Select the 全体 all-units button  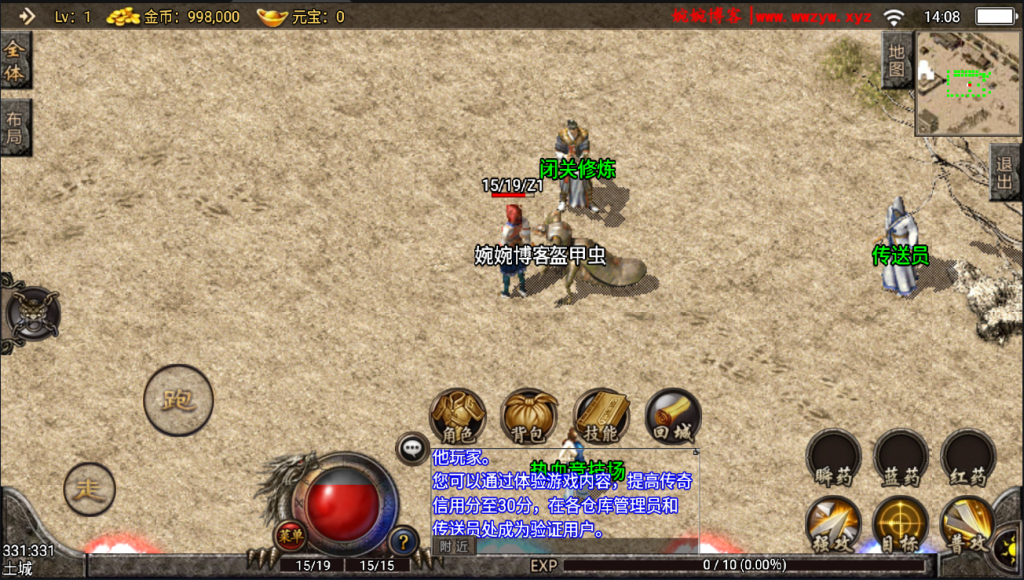tap(15, 60)
